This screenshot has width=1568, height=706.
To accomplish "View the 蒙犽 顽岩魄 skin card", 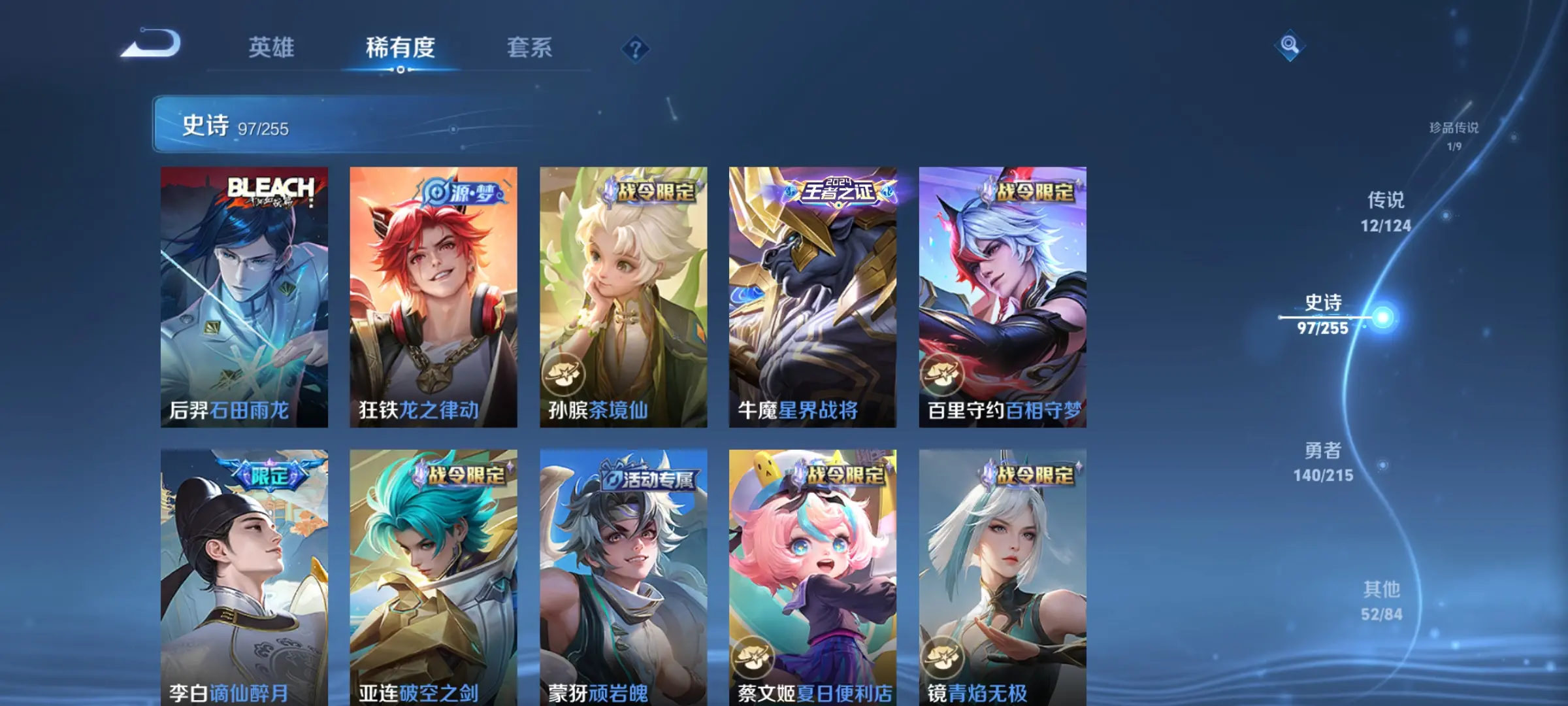I will coord(623,577).
